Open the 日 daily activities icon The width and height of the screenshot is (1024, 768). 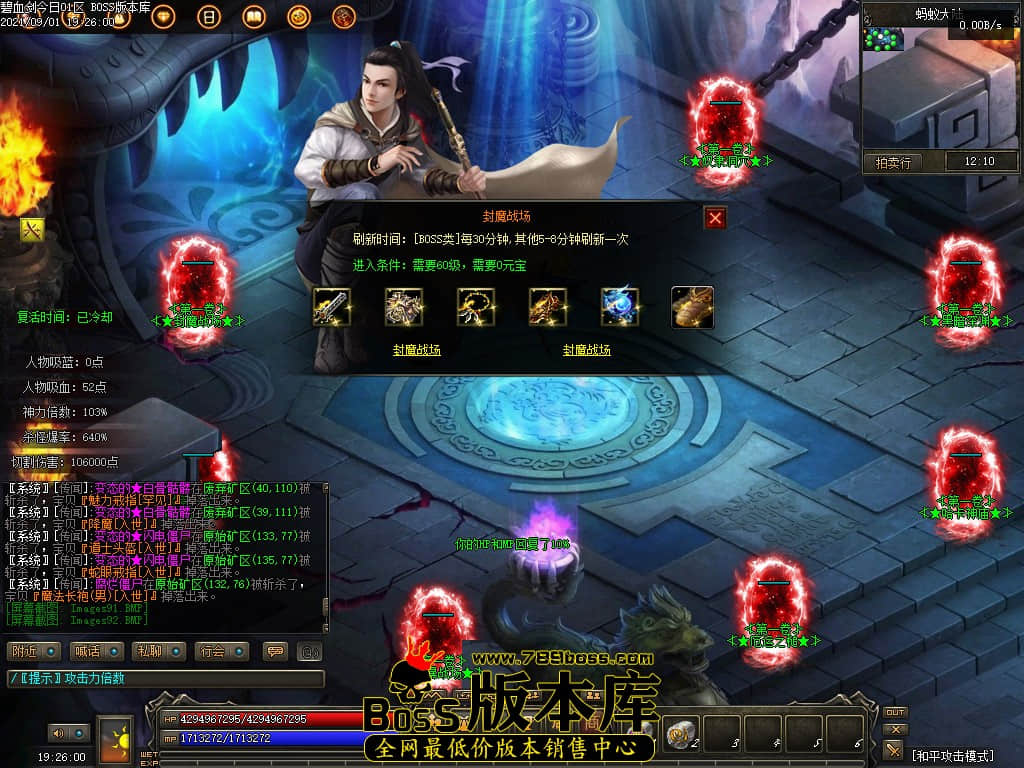click(x=209, y=17)
